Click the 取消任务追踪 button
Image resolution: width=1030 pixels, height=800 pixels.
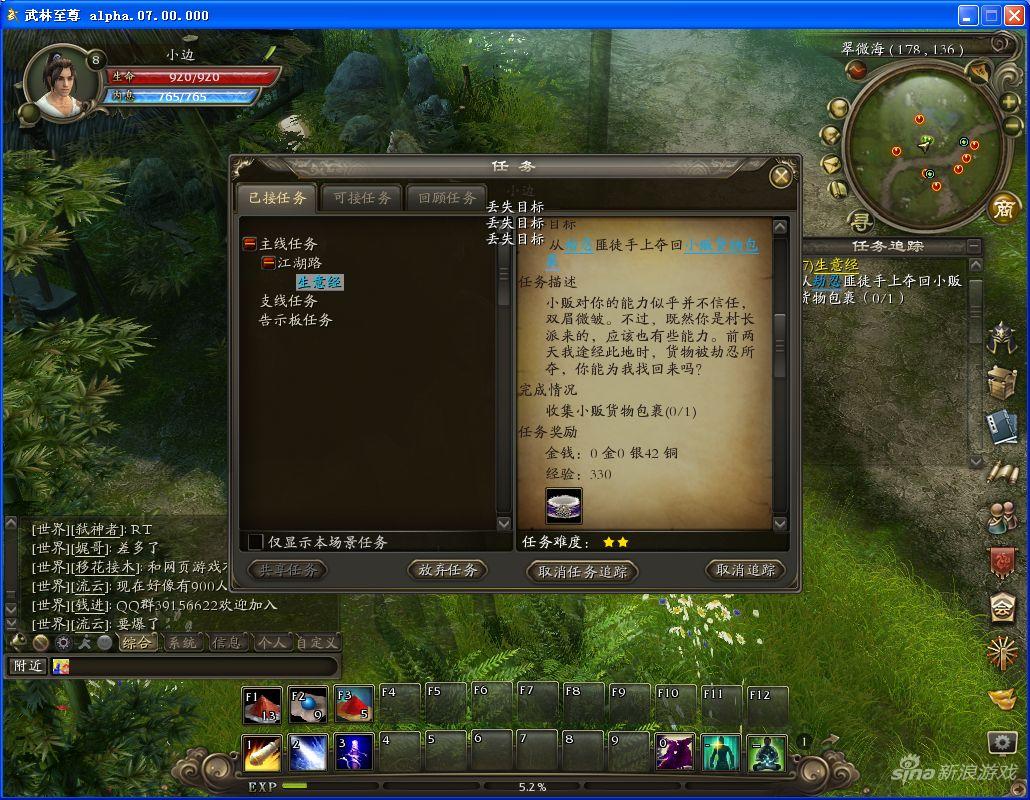(x=582, y=571)
